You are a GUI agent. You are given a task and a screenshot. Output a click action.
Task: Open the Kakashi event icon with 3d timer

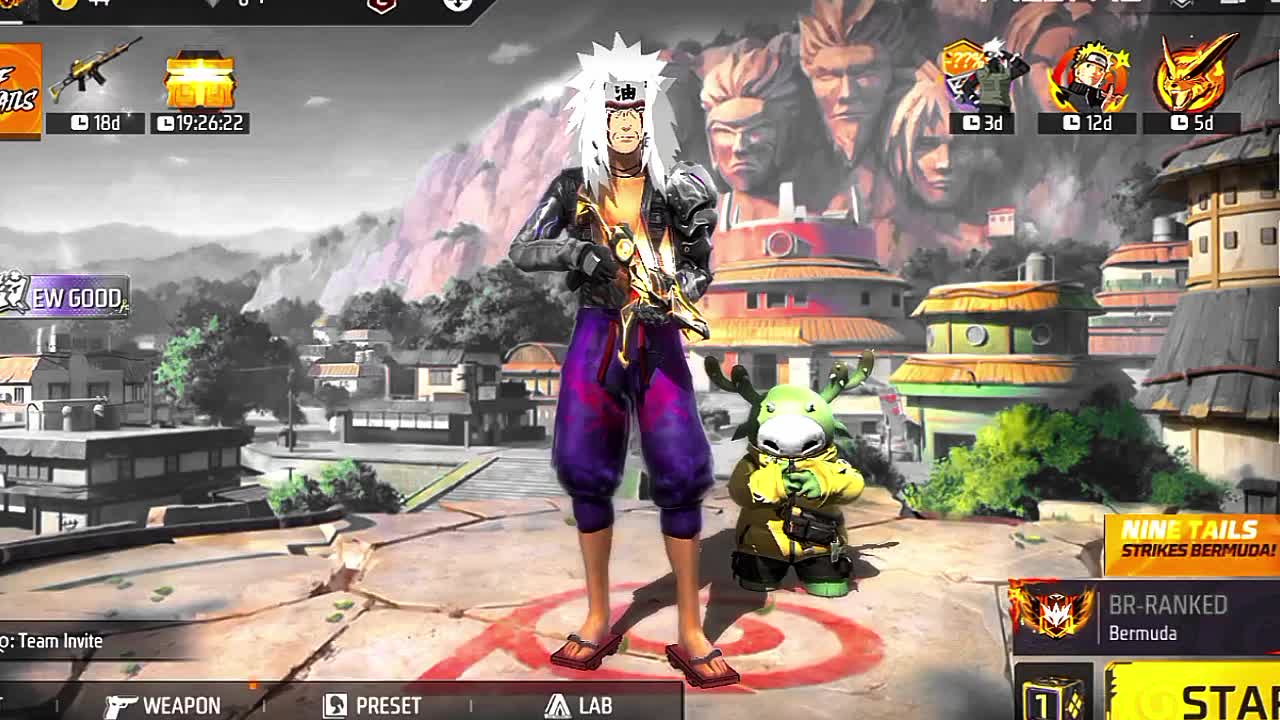click(983, 82)
